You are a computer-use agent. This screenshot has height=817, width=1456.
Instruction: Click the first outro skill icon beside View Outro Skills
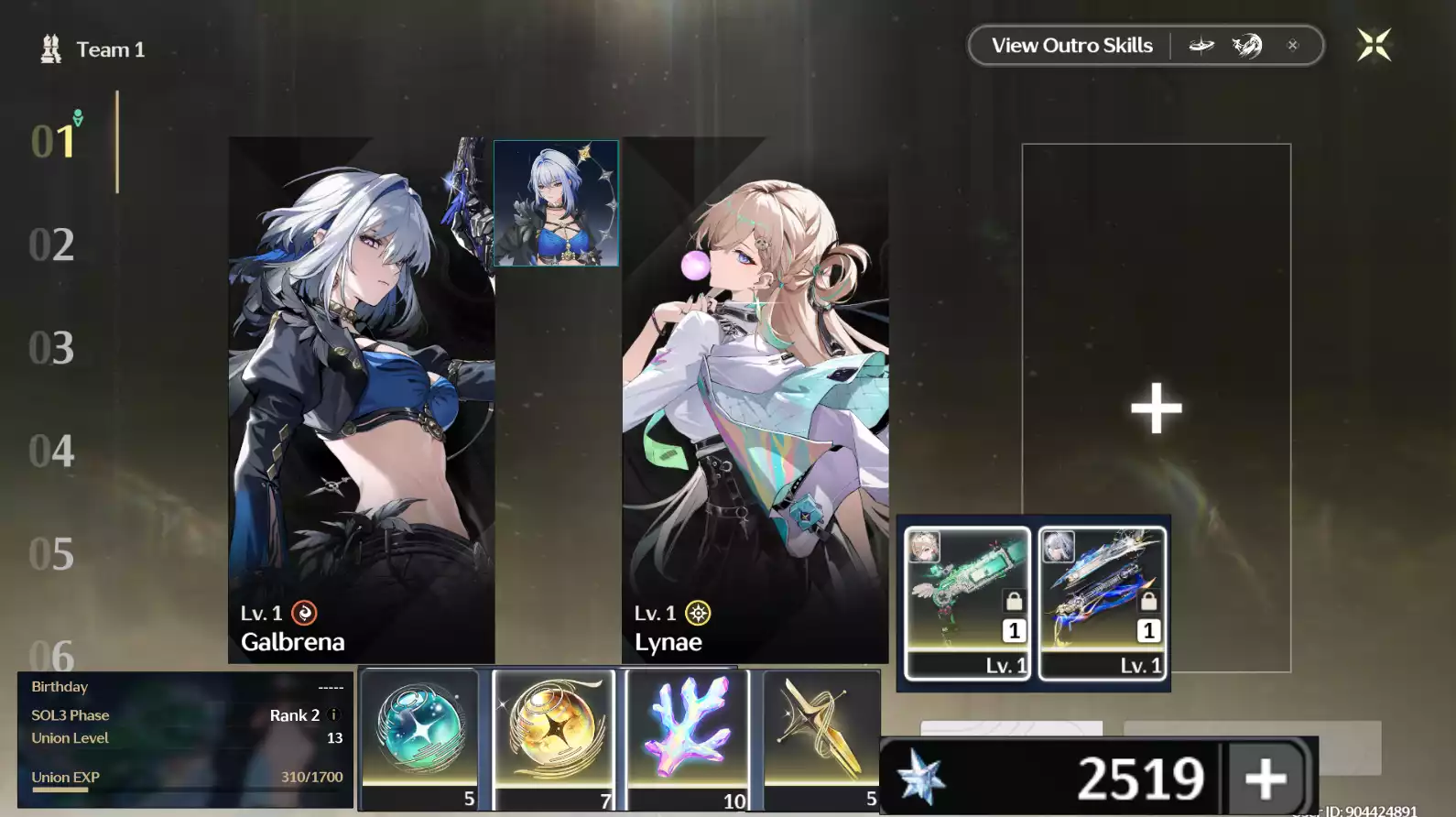coord(1201,44)
